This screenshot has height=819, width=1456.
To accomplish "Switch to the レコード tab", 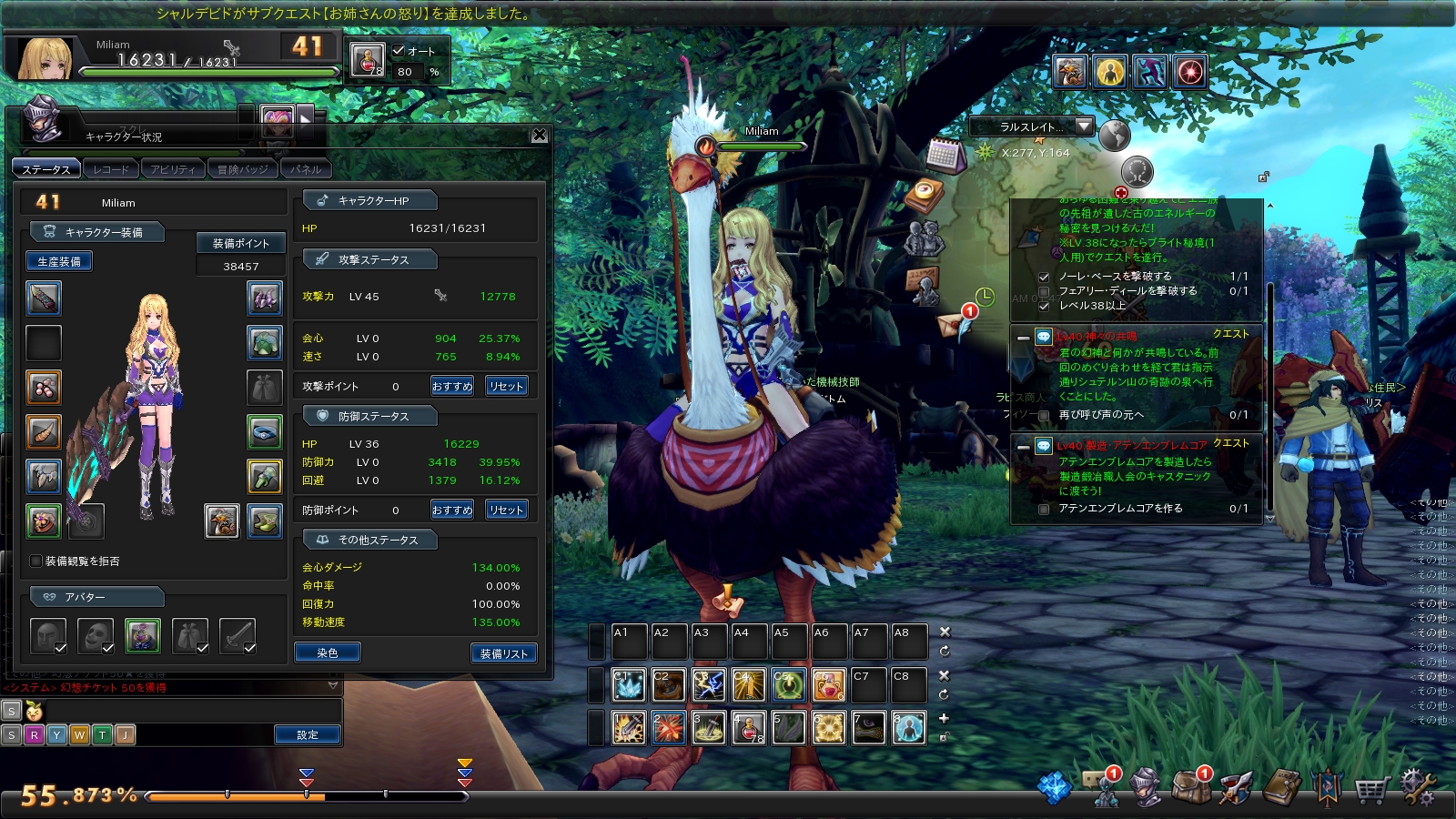I will pyautogui.click(x=111, y=169).
